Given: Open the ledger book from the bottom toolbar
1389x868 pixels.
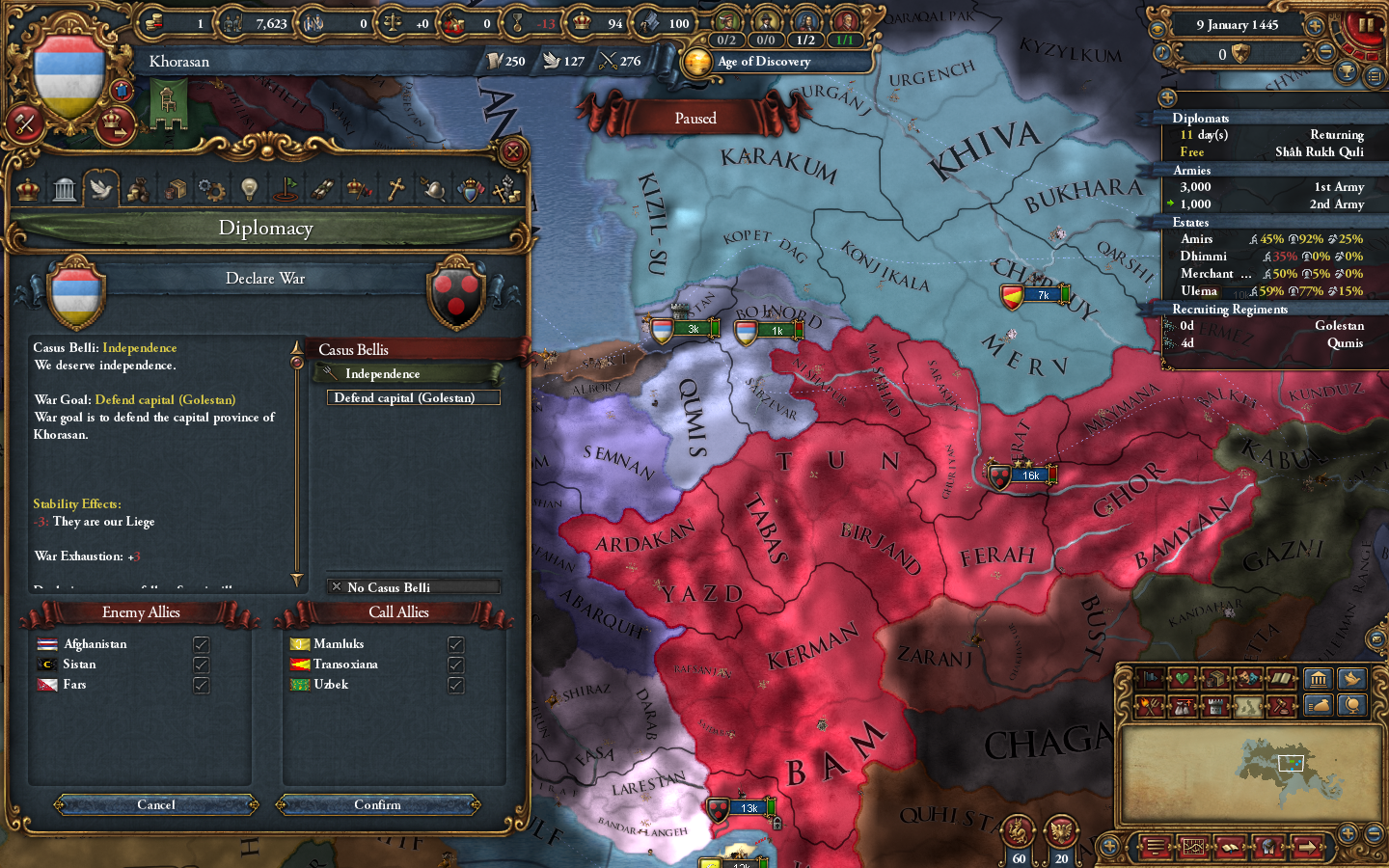Looking at the screenshot, I should pos(1230,847).
